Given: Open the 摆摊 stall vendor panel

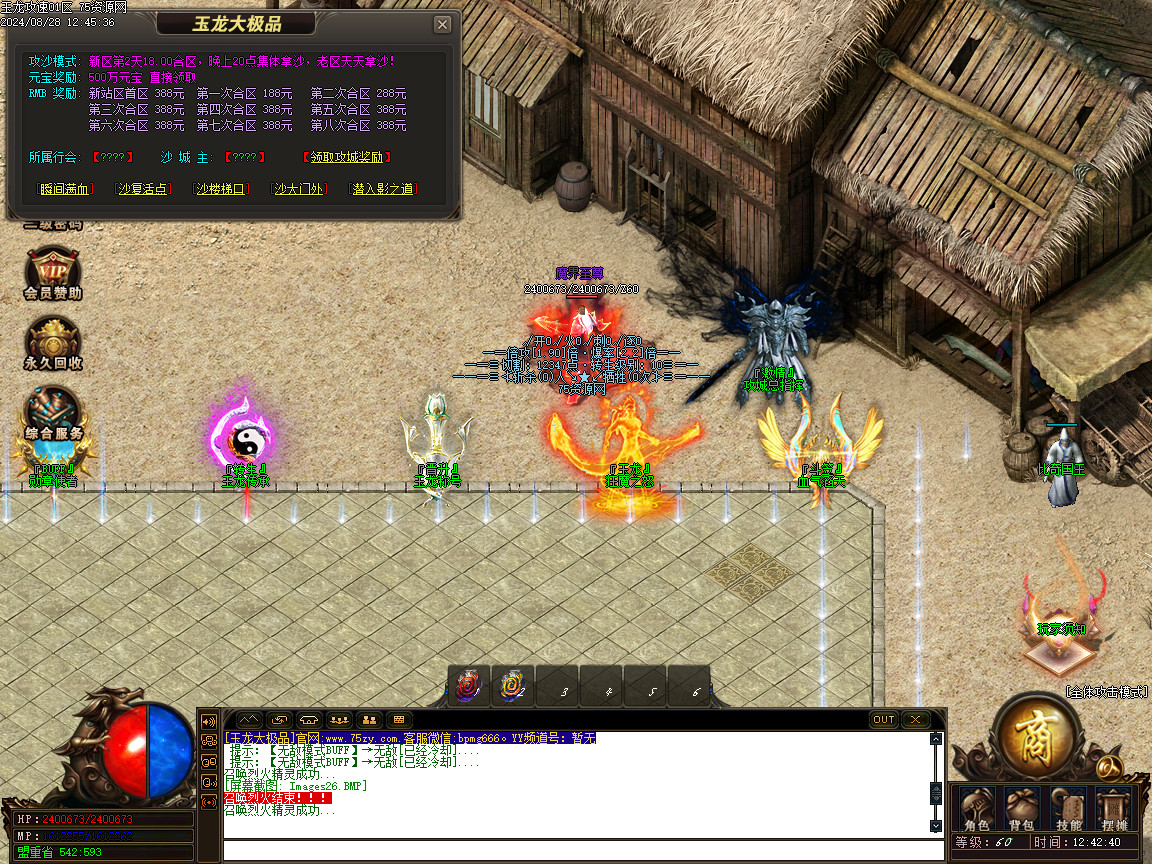Looking at the screenshot, I should pyautogui.click(x=1112, y=808).
